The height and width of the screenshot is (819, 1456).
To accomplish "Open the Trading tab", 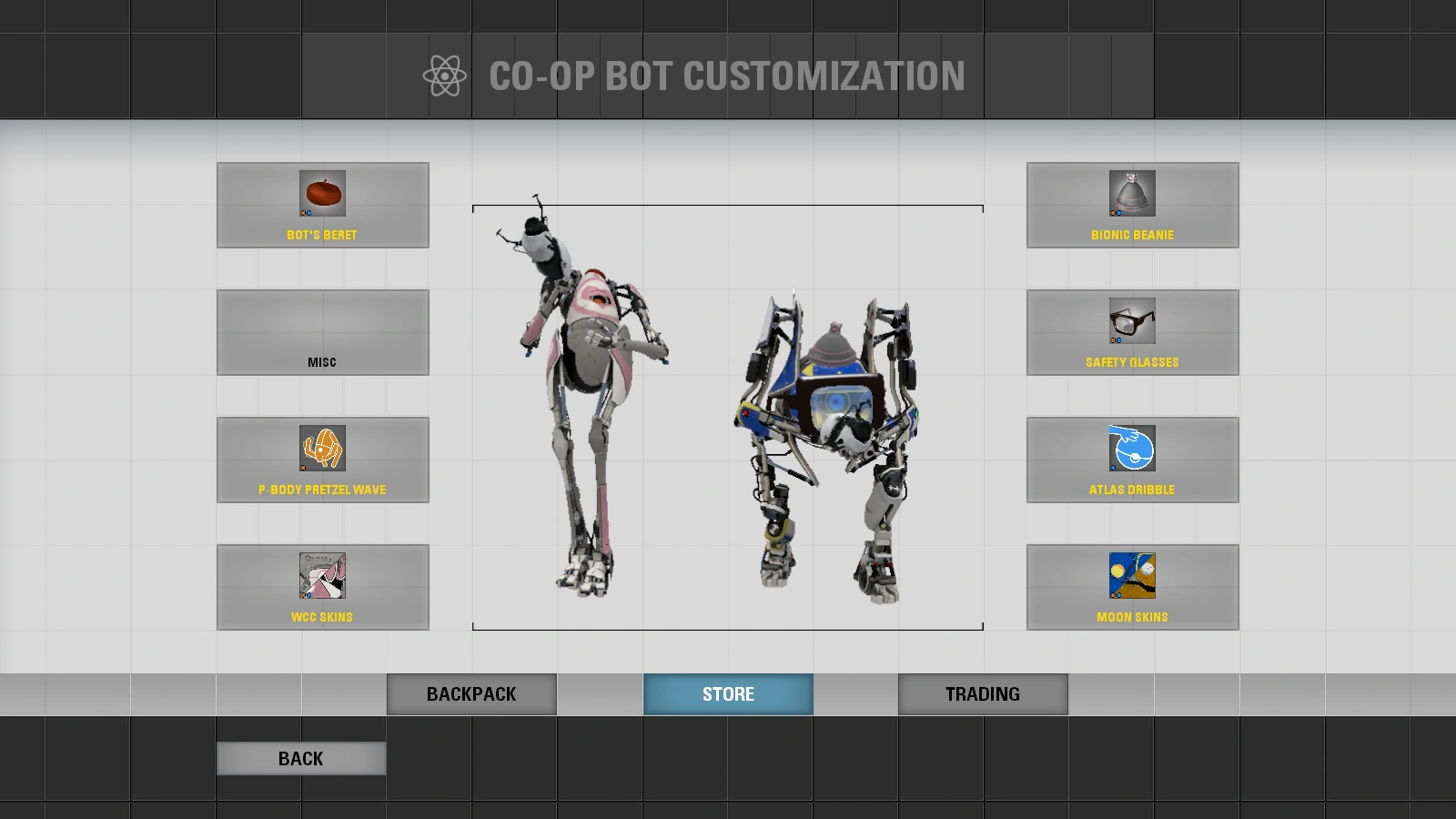I will tap(982, 693).
